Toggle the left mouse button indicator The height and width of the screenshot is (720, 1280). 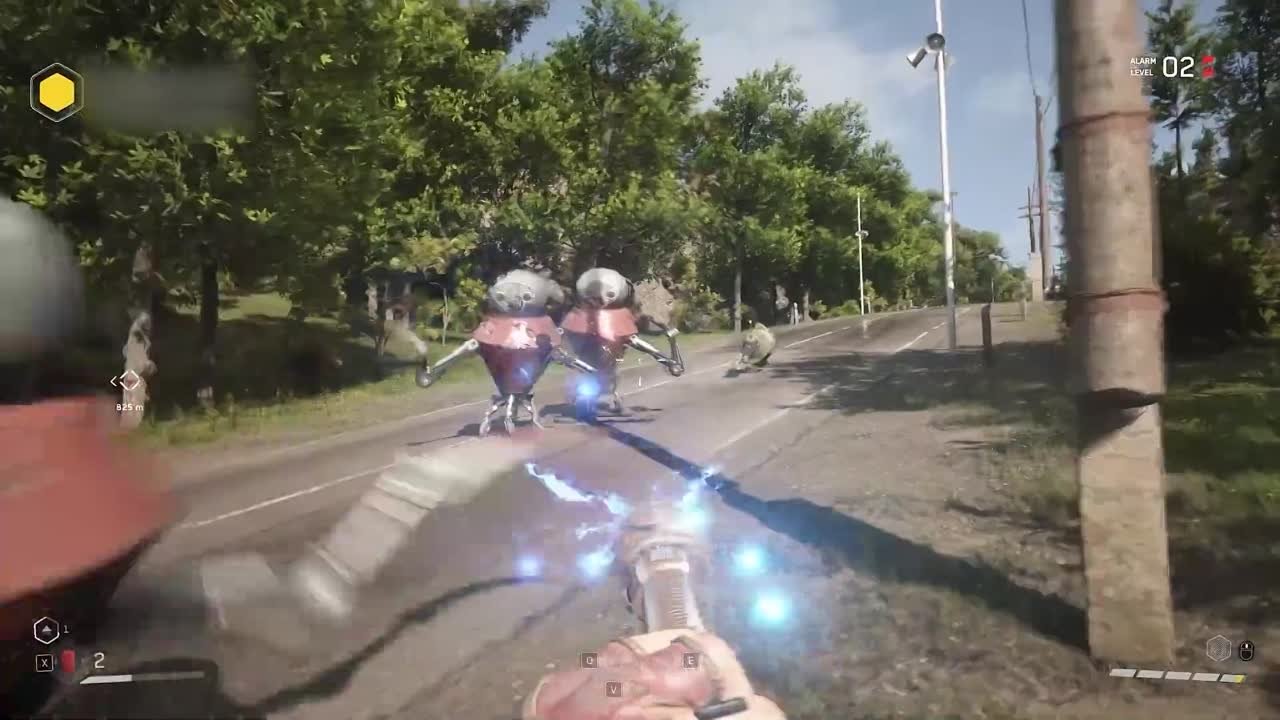point(1246,646)
